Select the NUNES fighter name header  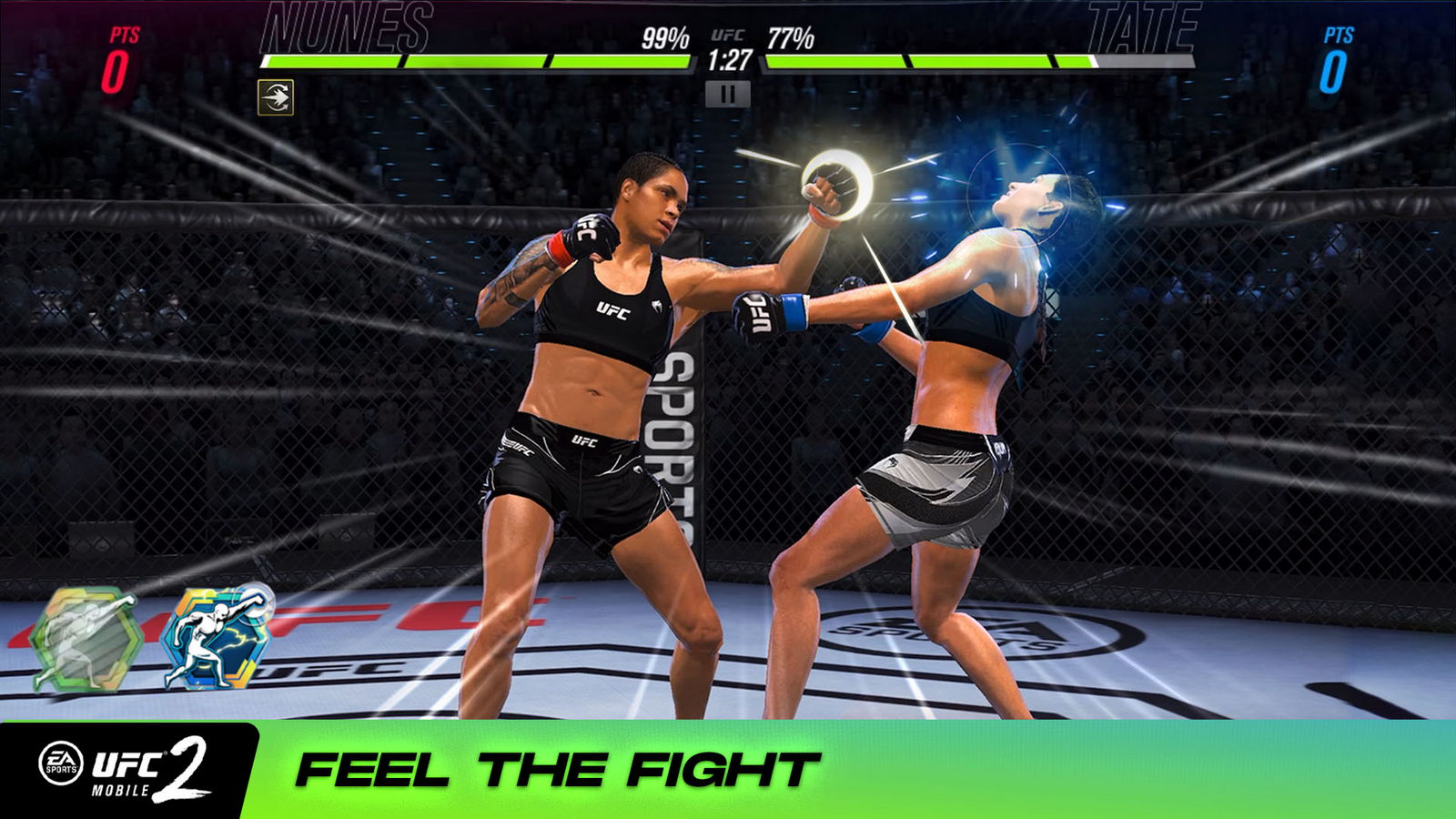[344, 27]
